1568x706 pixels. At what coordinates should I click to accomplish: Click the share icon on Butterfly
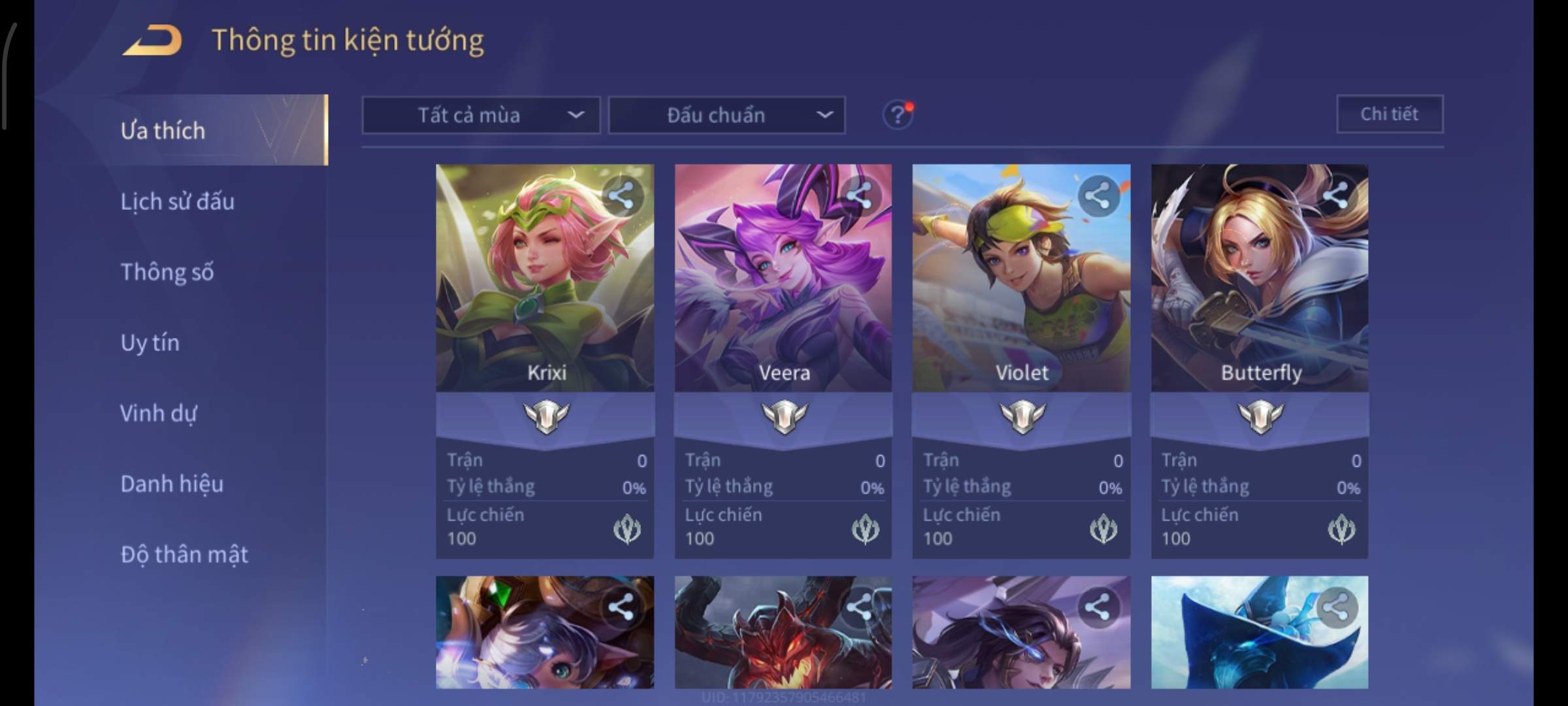1335,195
